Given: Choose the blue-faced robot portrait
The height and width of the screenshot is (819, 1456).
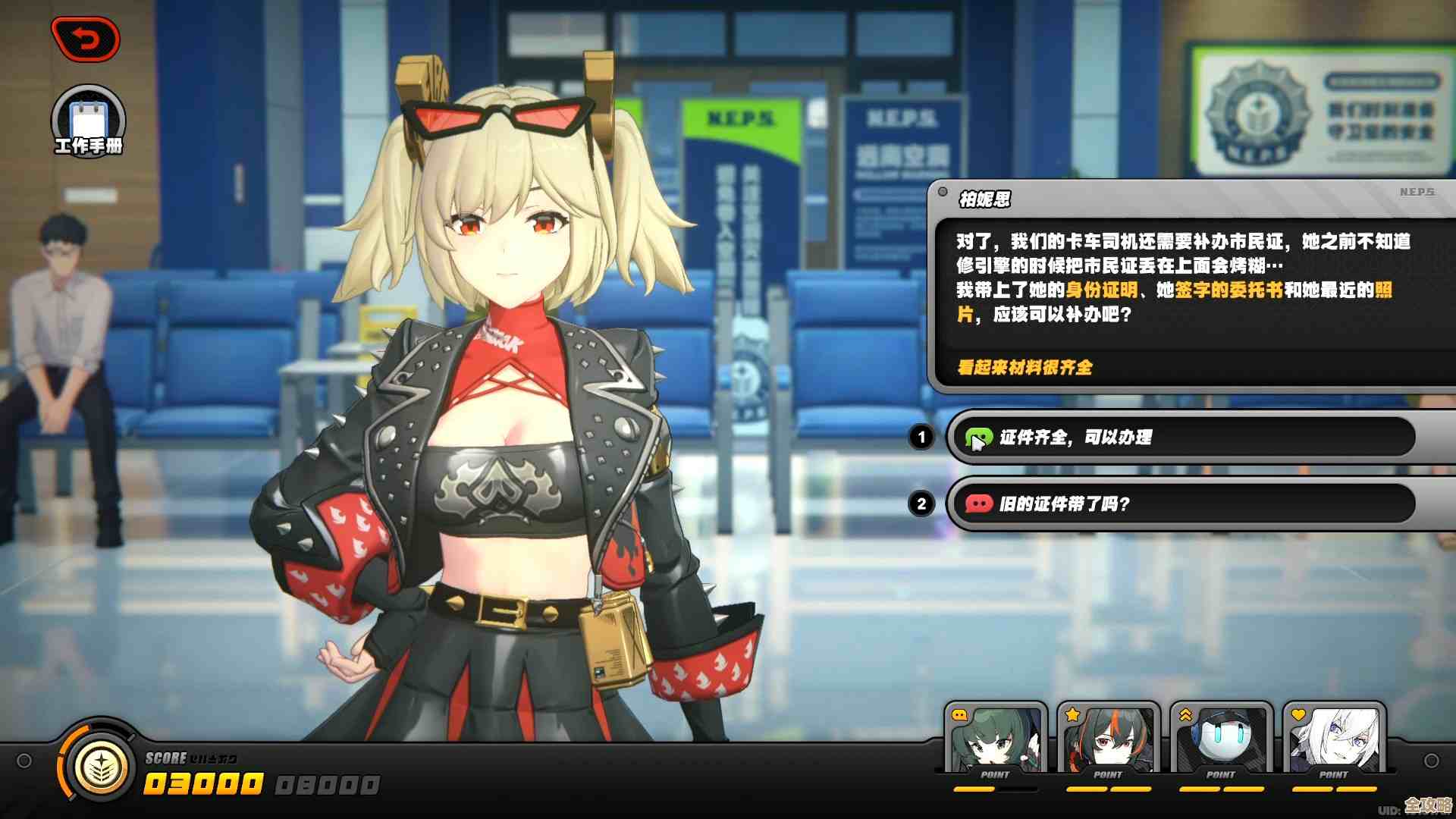Looking at the screenshot, I should [1221, 739].
